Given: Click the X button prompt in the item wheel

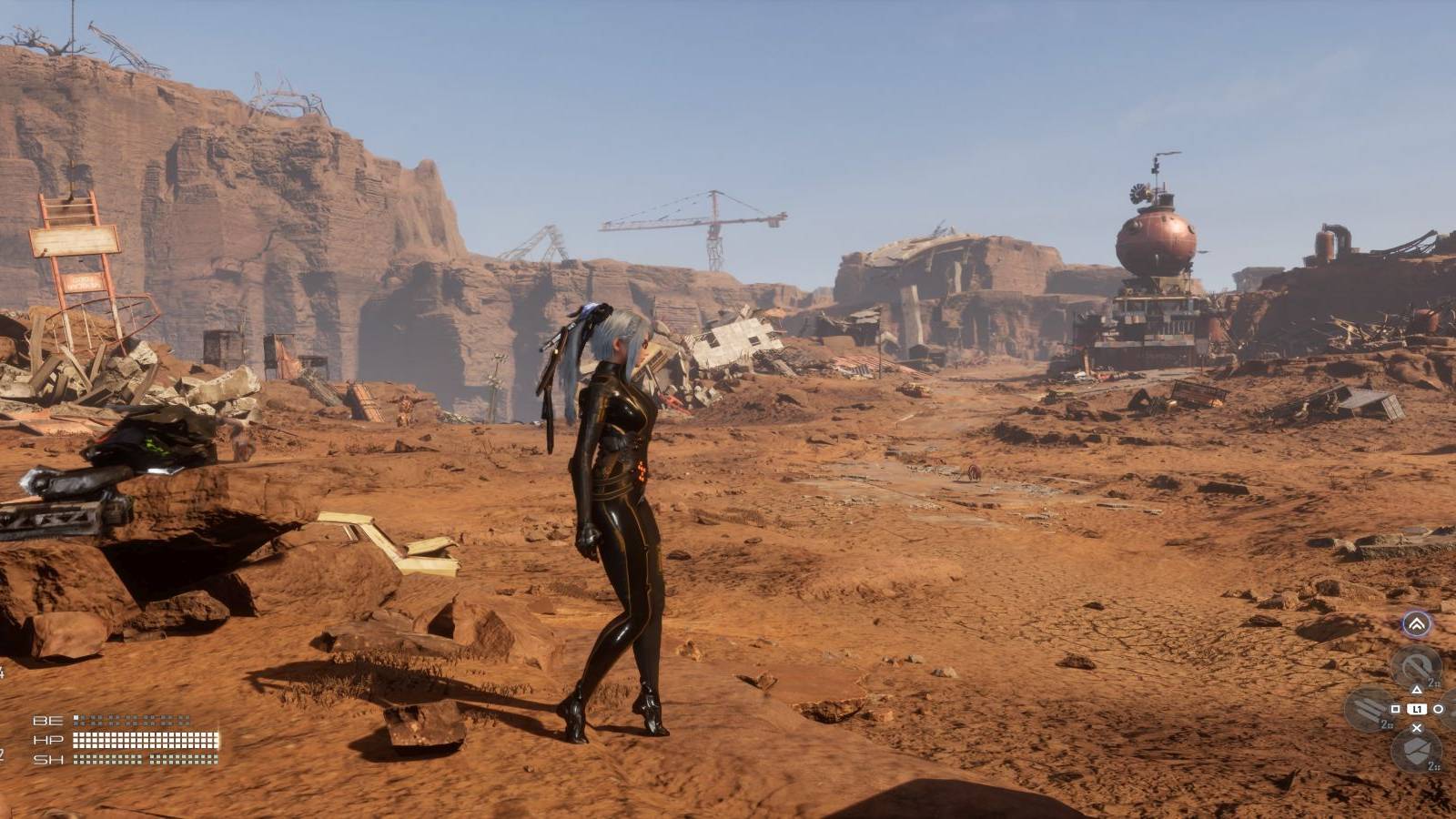Looking at the screenshot, I should tap(1417, 728).
